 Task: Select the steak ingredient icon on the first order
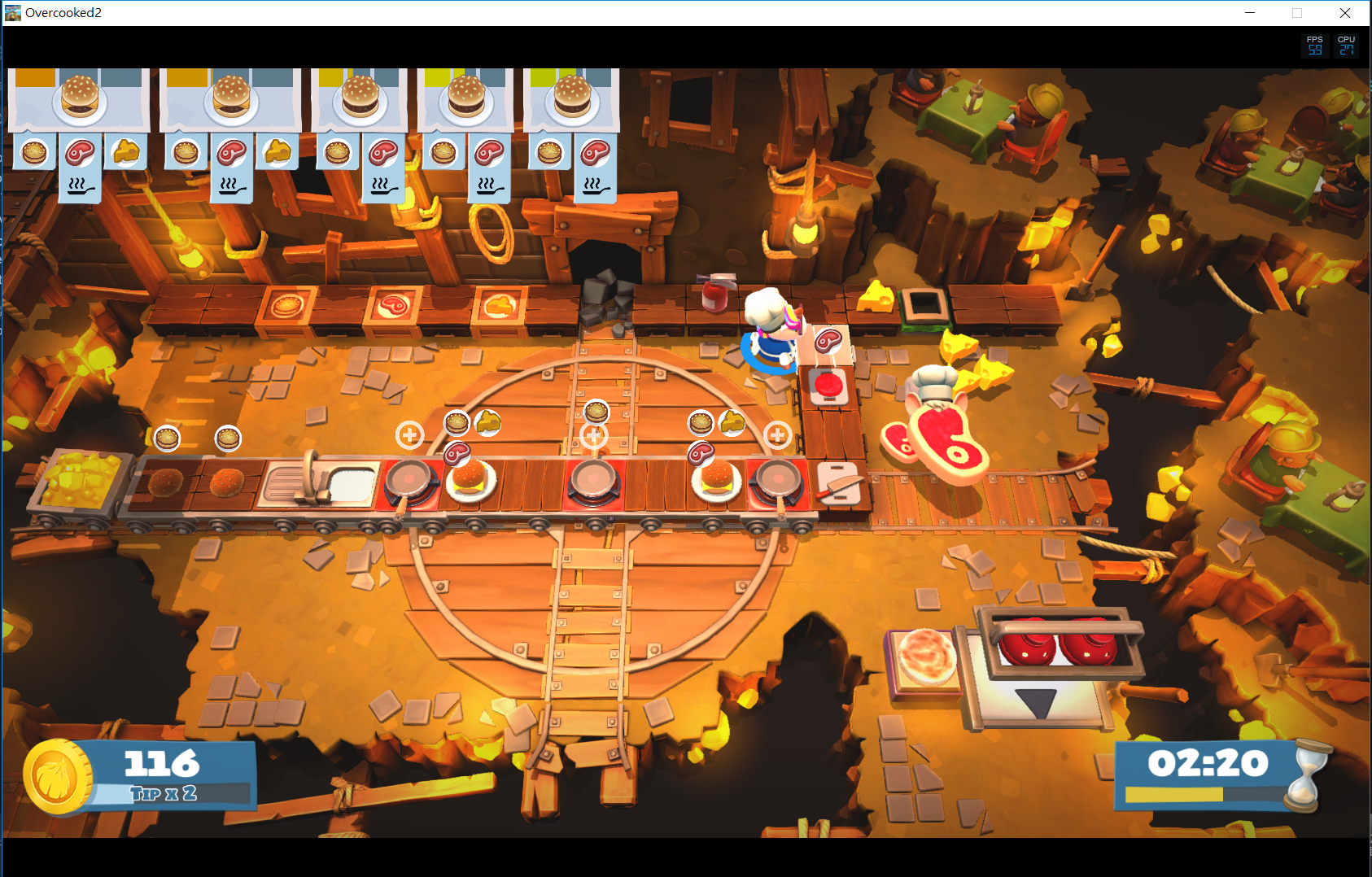click(80, 153)
